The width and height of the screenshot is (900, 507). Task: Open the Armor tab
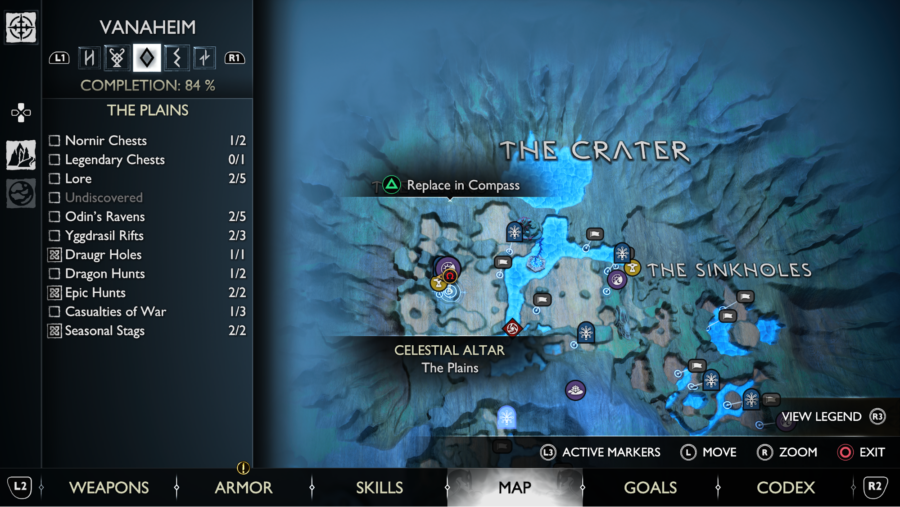click(243, 488)
